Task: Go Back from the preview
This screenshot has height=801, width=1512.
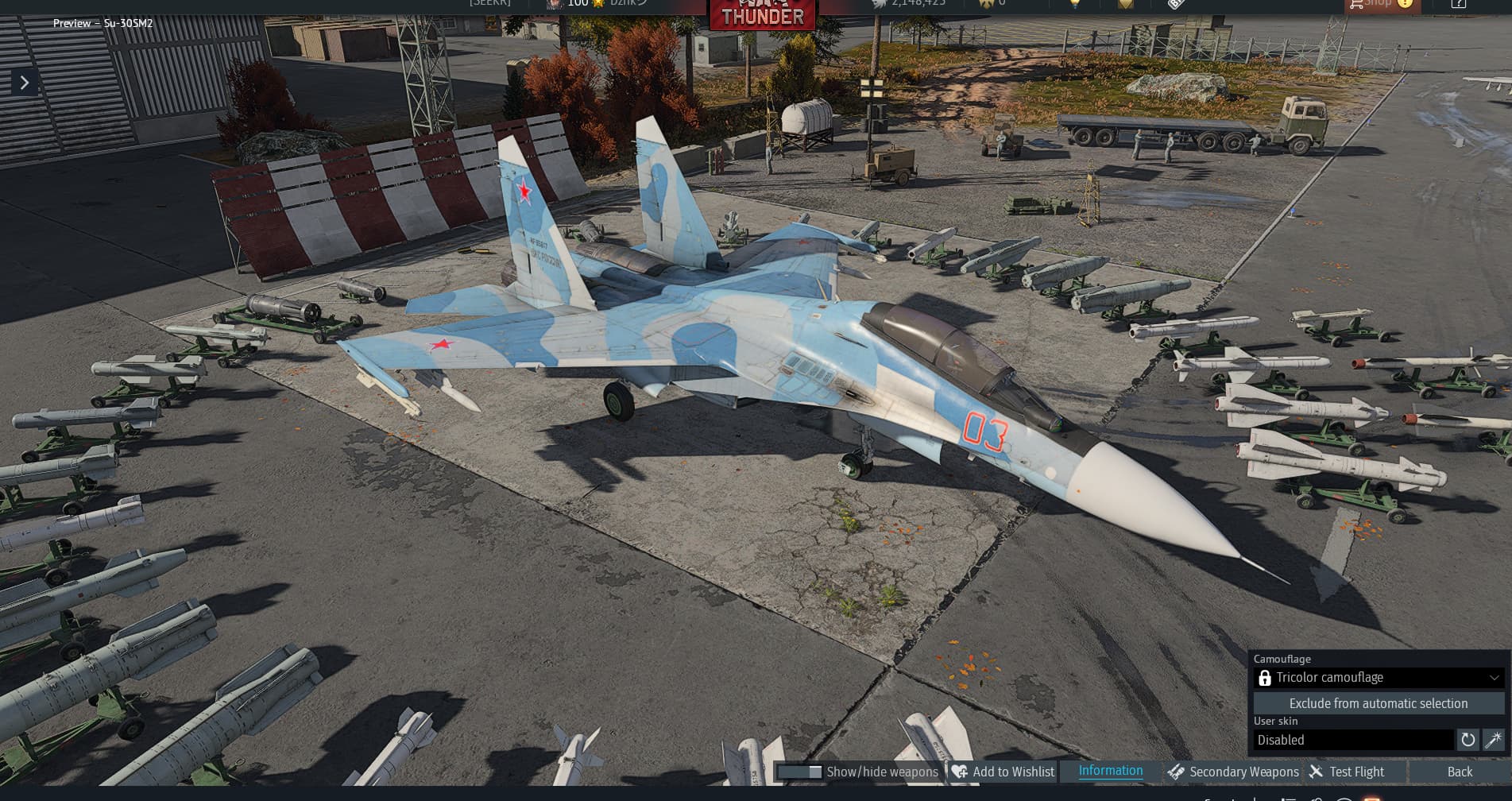Action: [1460, 772]
